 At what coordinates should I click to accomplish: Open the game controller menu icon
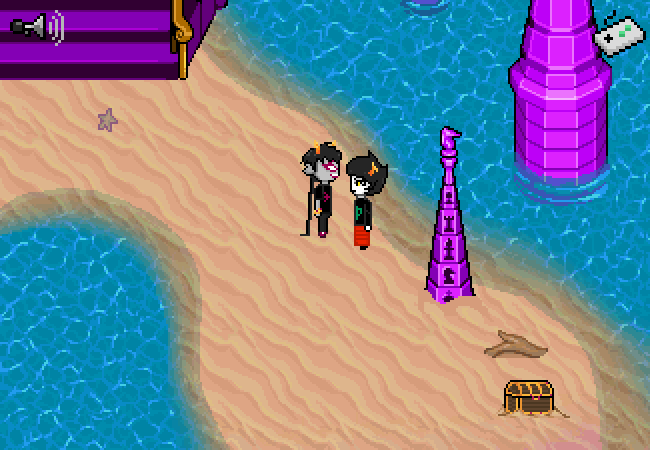tap(617, 35)
